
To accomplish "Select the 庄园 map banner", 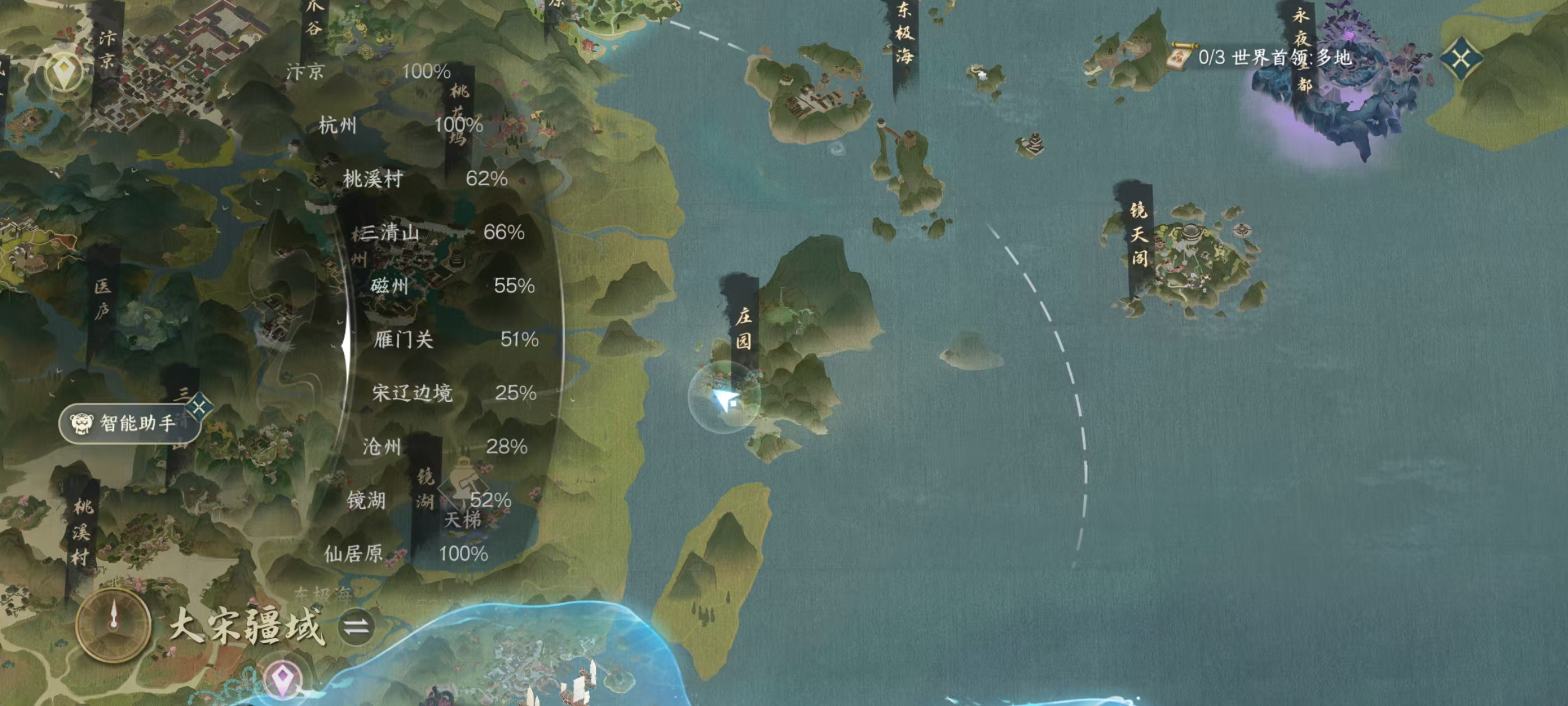I will (743, 328).
